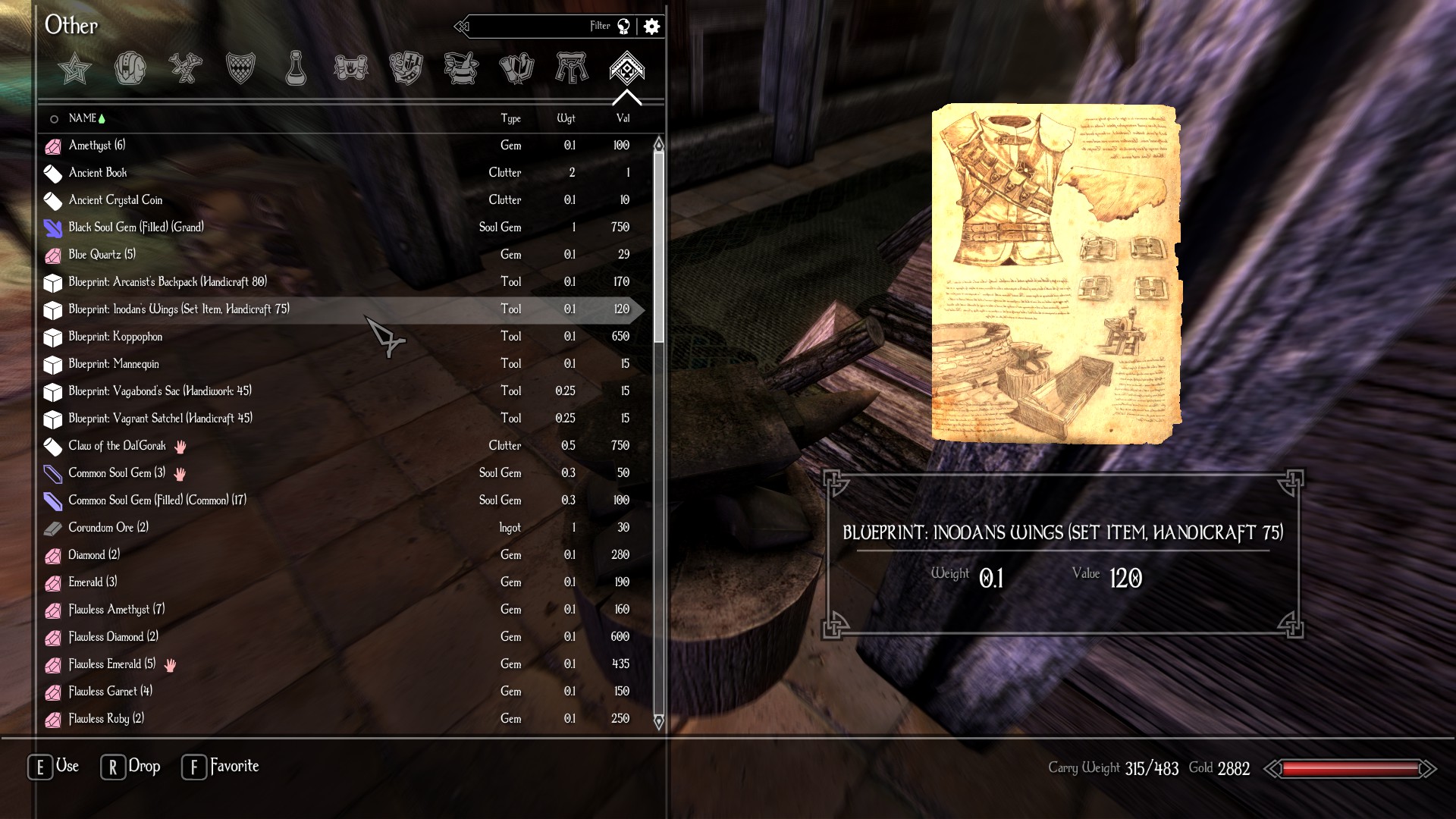This screenshot has height=819, width=1456.
Task: Open the Favorites star category
Action: coord(74,69)
